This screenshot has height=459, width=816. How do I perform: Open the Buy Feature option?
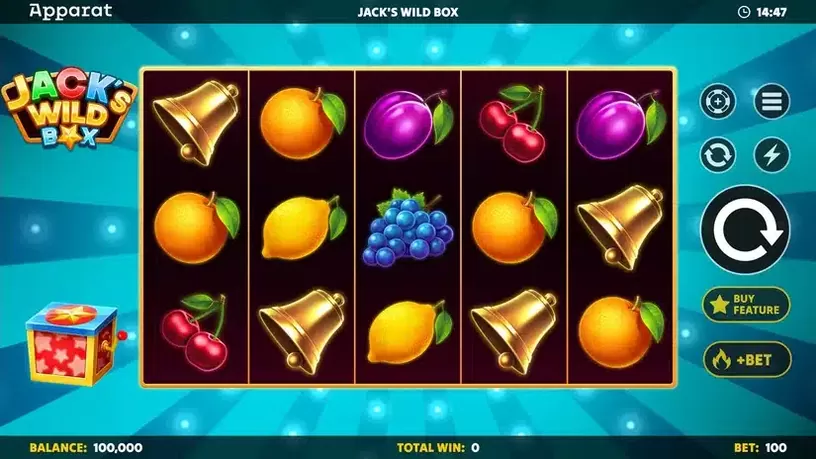click(x=745, y=304)
